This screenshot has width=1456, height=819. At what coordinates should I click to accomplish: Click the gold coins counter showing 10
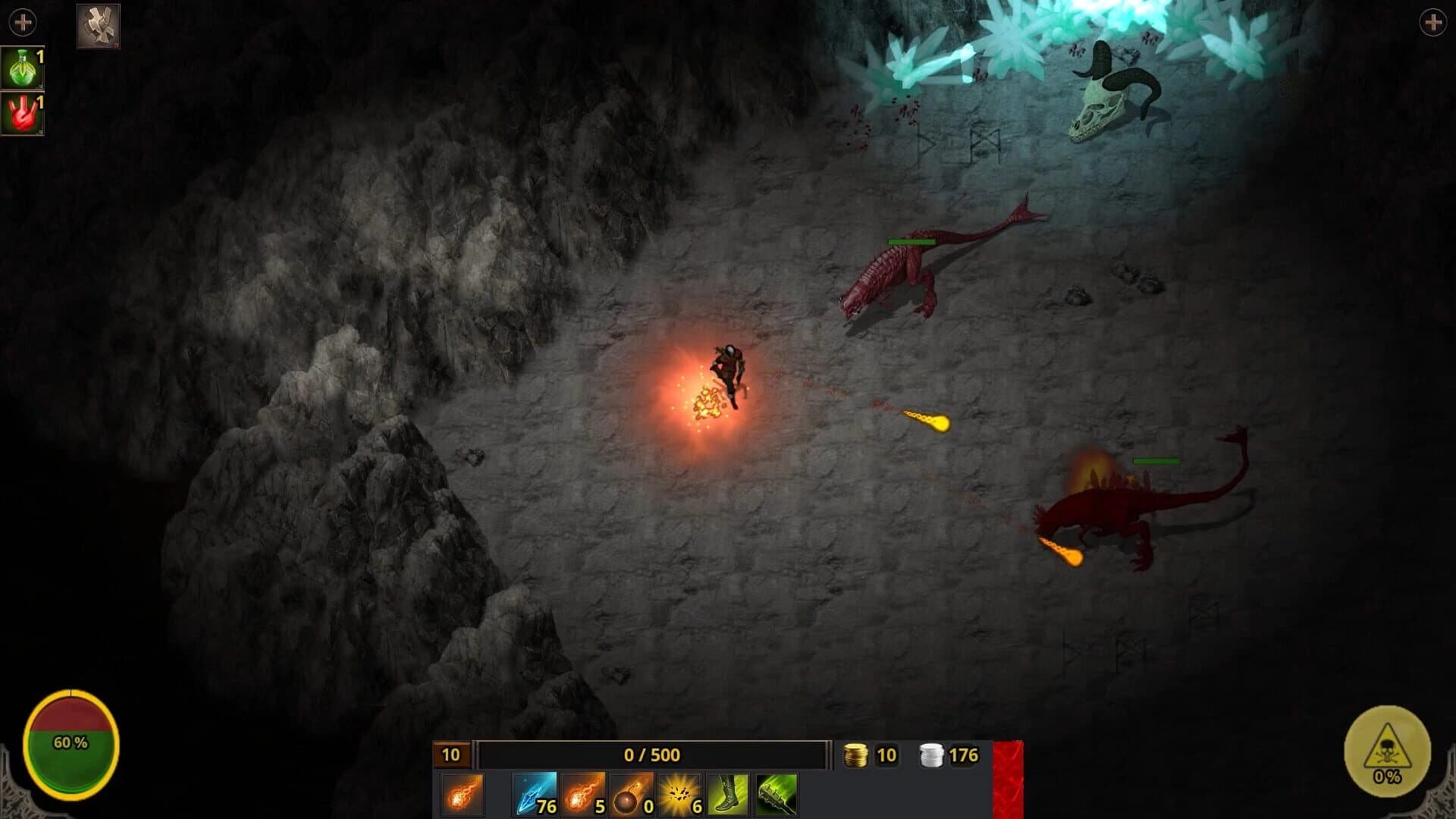coord(871,755)
